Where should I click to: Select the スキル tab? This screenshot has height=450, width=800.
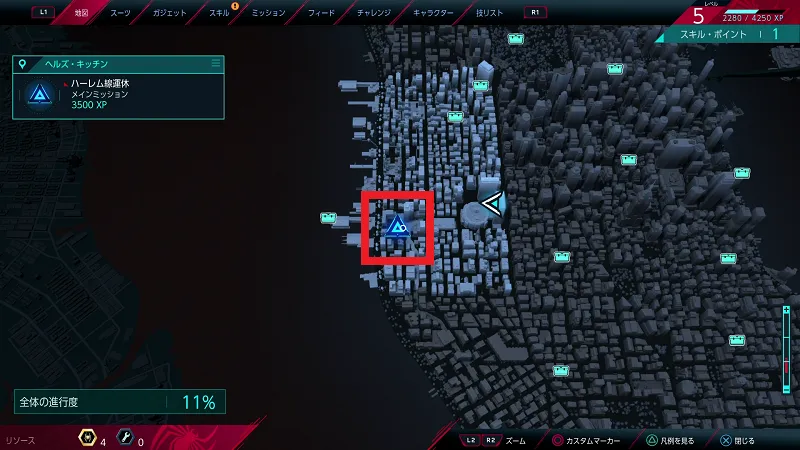217,15
